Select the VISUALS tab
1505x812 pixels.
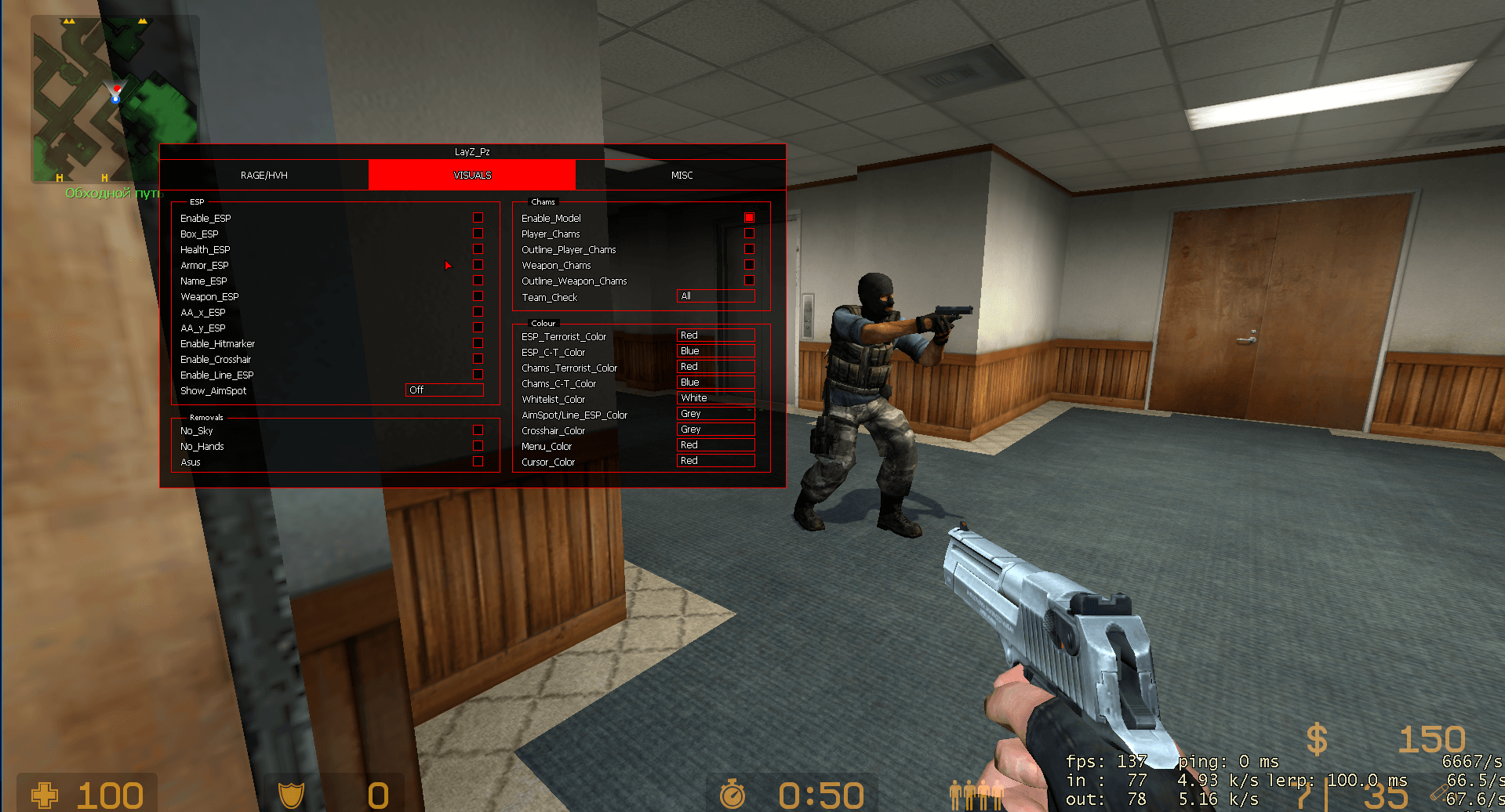[x=472, y=175]
